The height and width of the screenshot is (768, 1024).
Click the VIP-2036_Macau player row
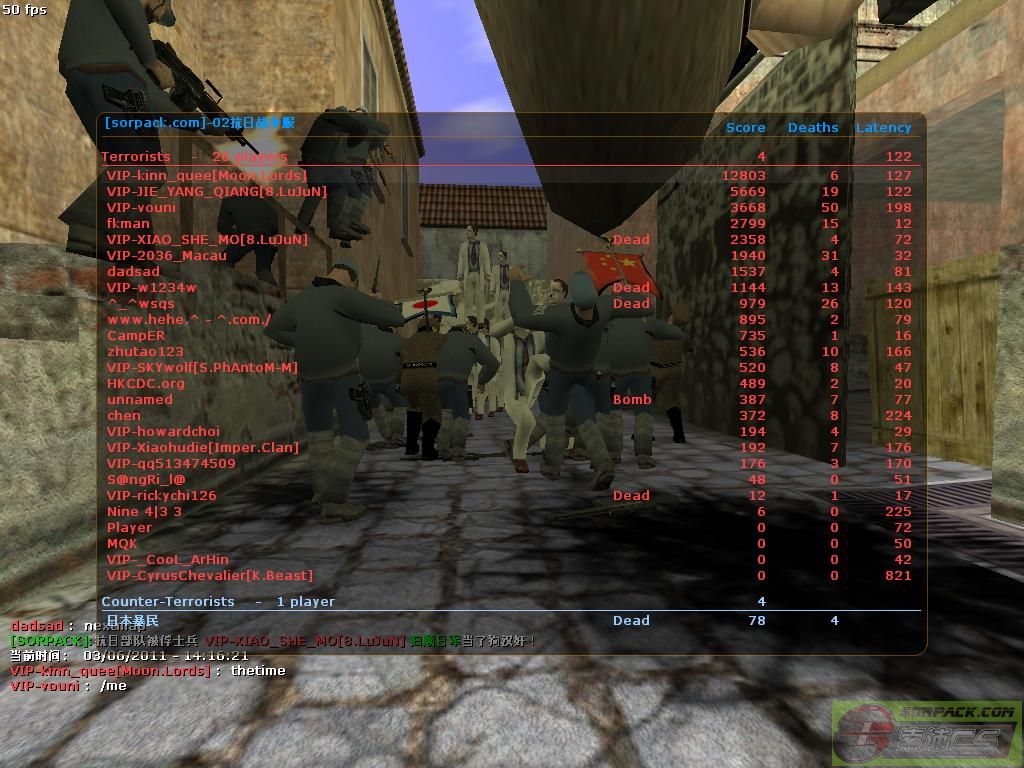pyautogui.click(x=167, y=256)
